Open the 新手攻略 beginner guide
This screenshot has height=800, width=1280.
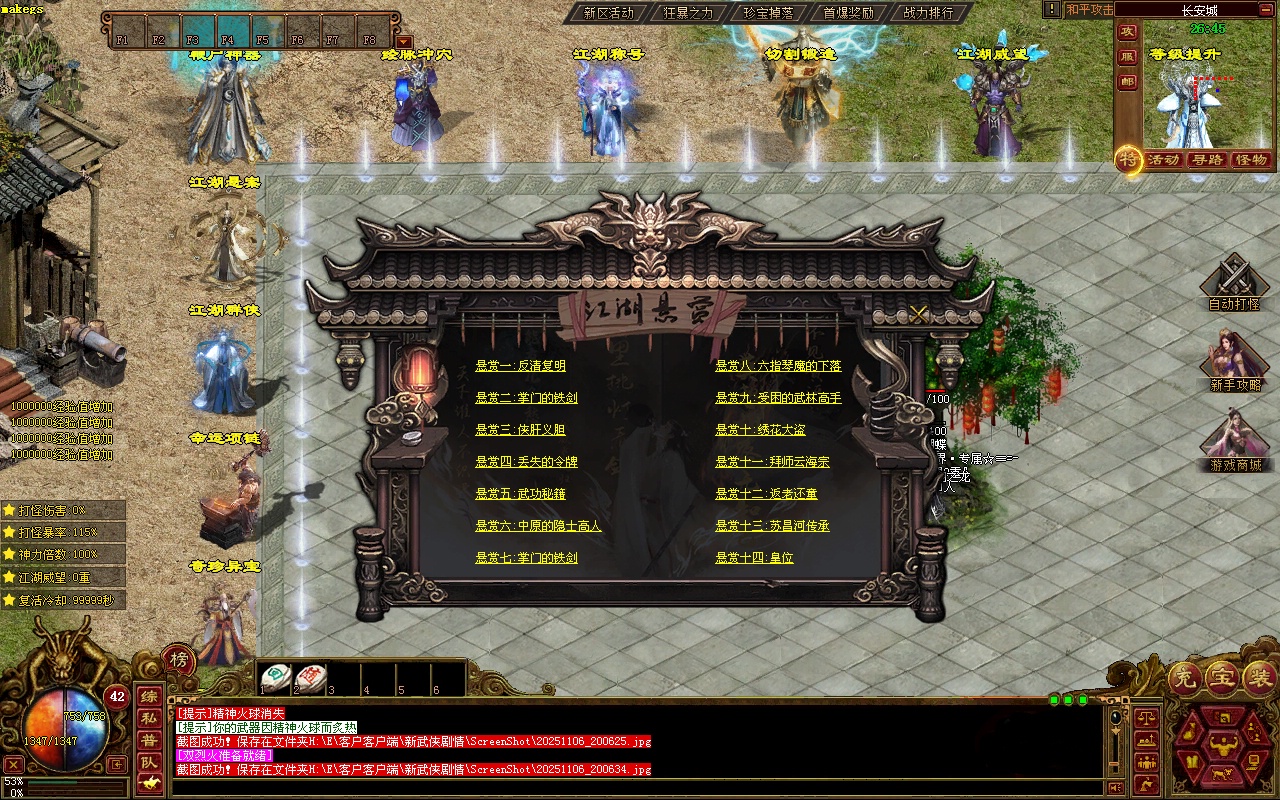pyautogui.click(x=1235, y=362)
